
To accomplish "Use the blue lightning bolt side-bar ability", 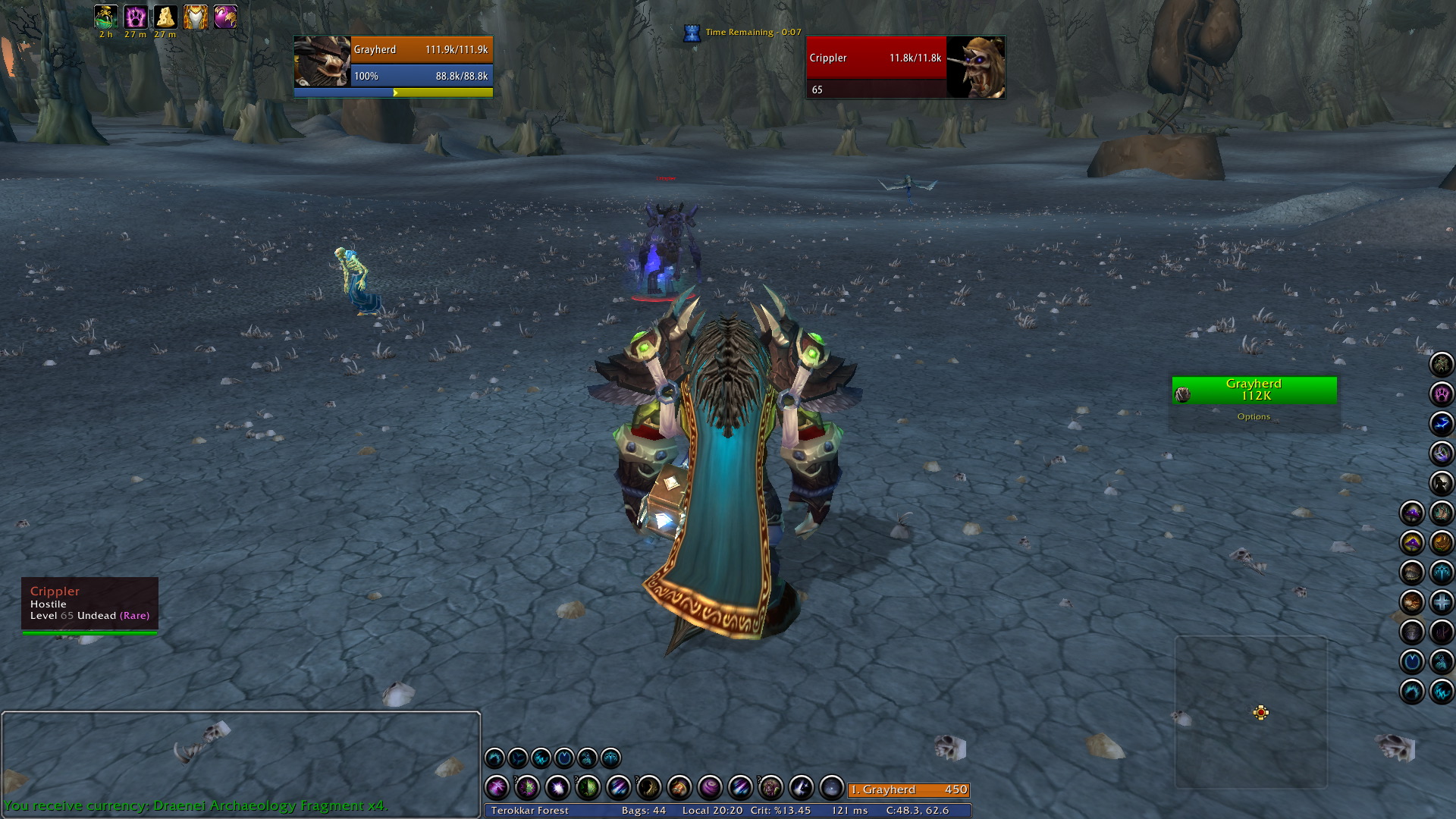I will tap(1441, 424).
